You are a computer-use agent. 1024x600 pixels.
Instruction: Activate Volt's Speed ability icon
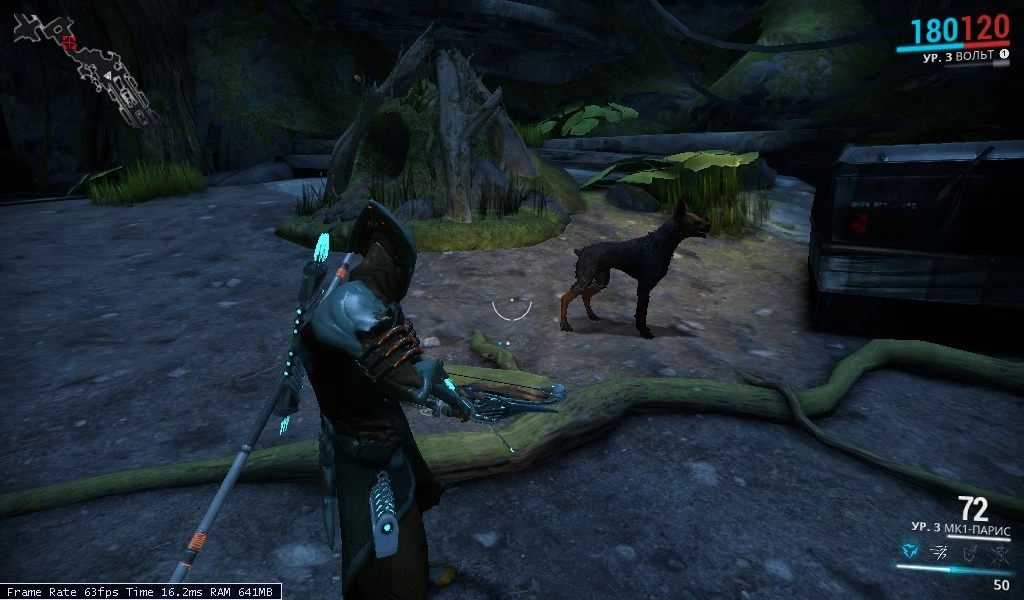coord(939,550)
